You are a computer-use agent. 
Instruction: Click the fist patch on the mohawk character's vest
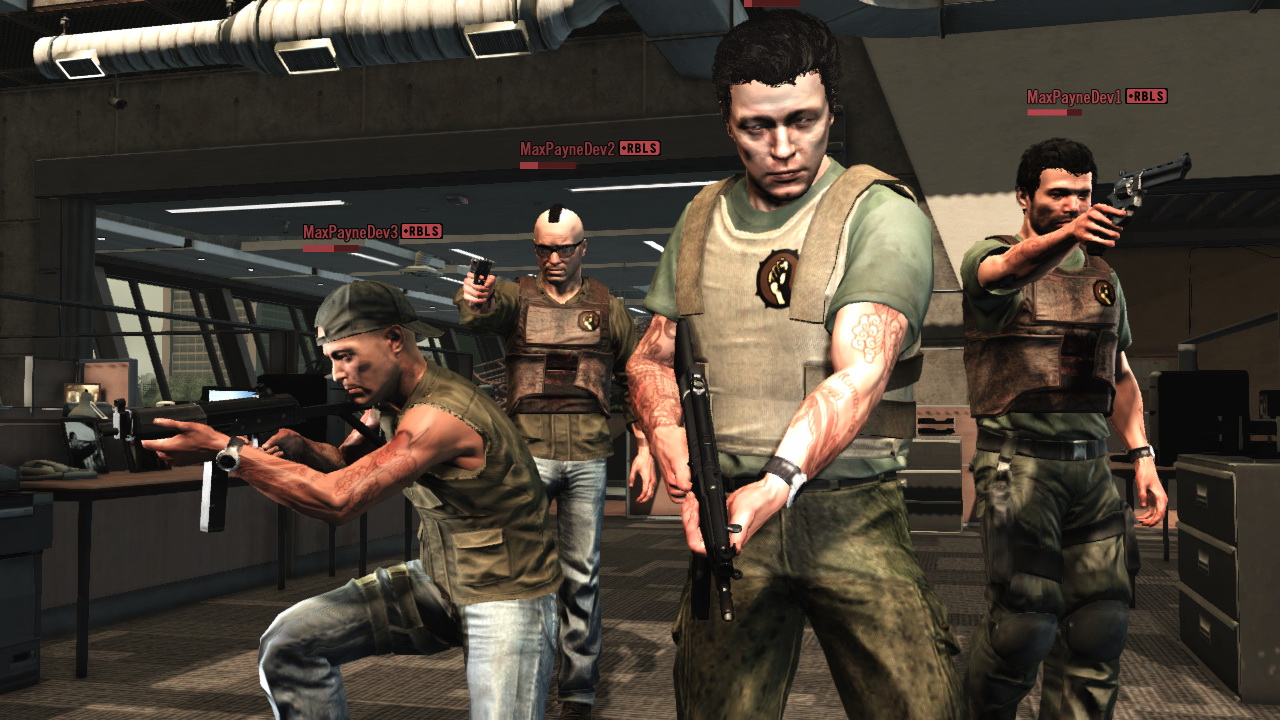[588, 320]
